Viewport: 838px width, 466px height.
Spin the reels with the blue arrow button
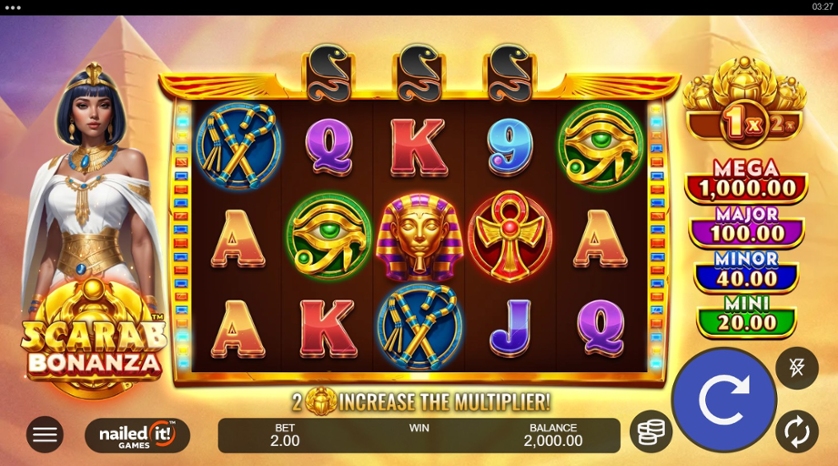tap(723, 400)
